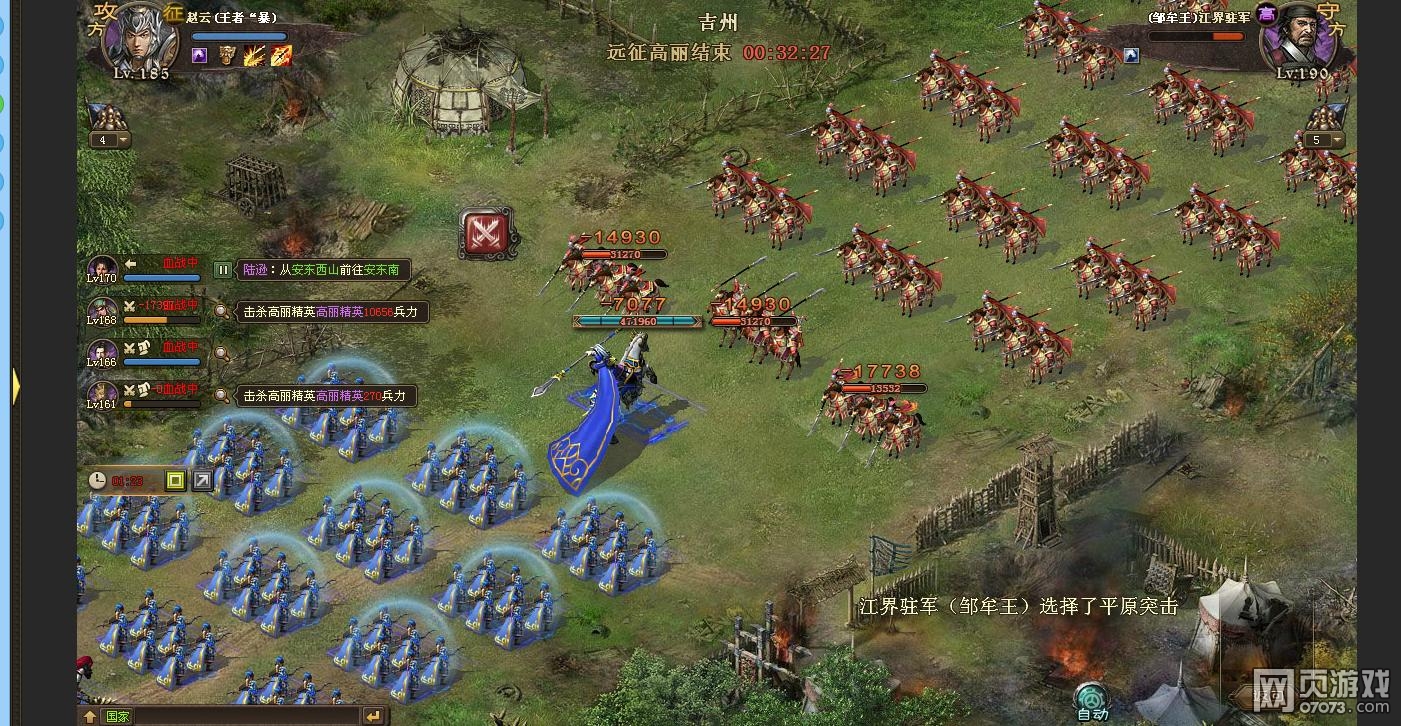Select the Lv161 general portrait
Image resolution: width=1401 pixels, height=726 pixels.
[x=102, y=394]
